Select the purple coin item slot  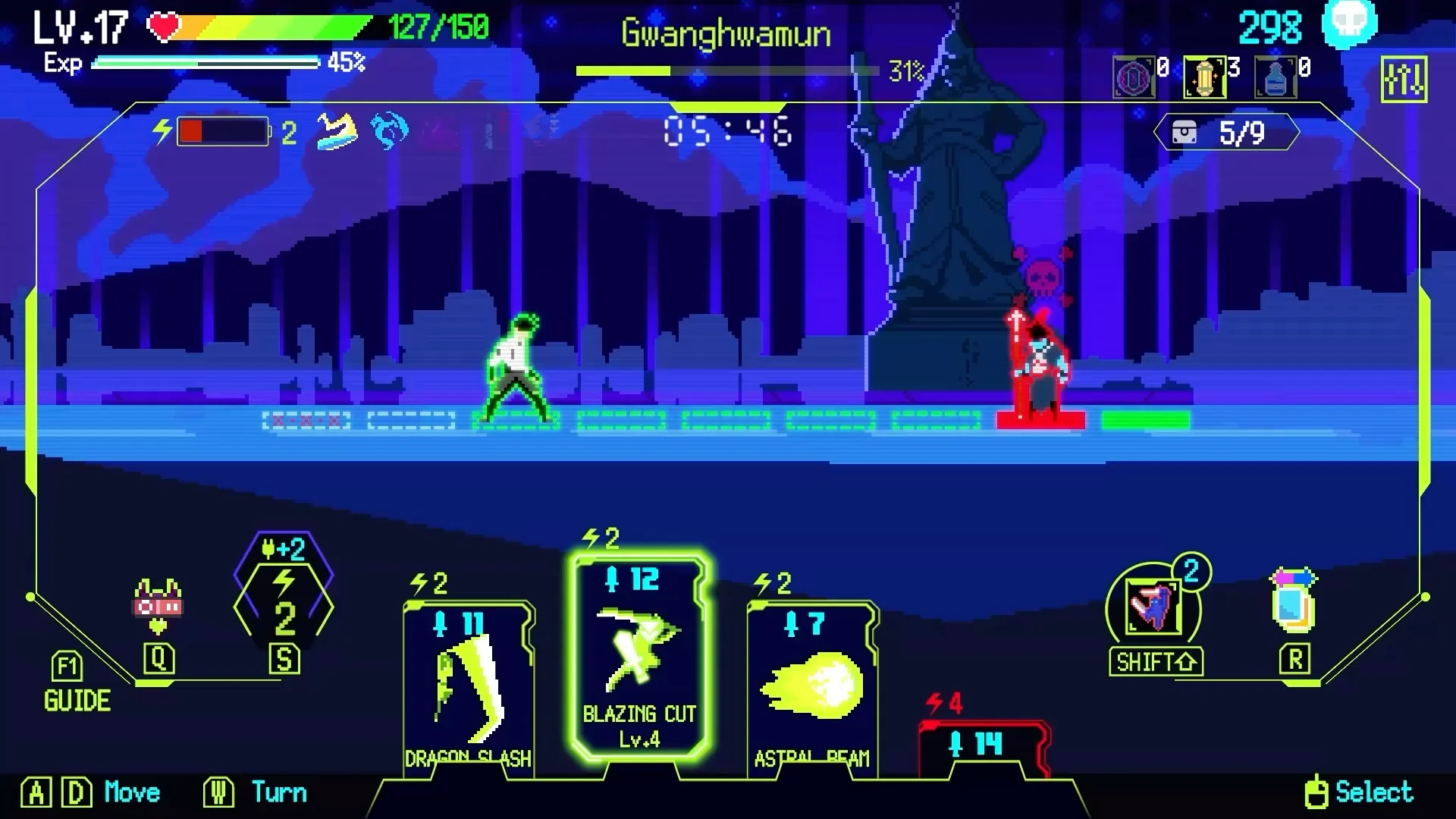[x=1133, y=77]
